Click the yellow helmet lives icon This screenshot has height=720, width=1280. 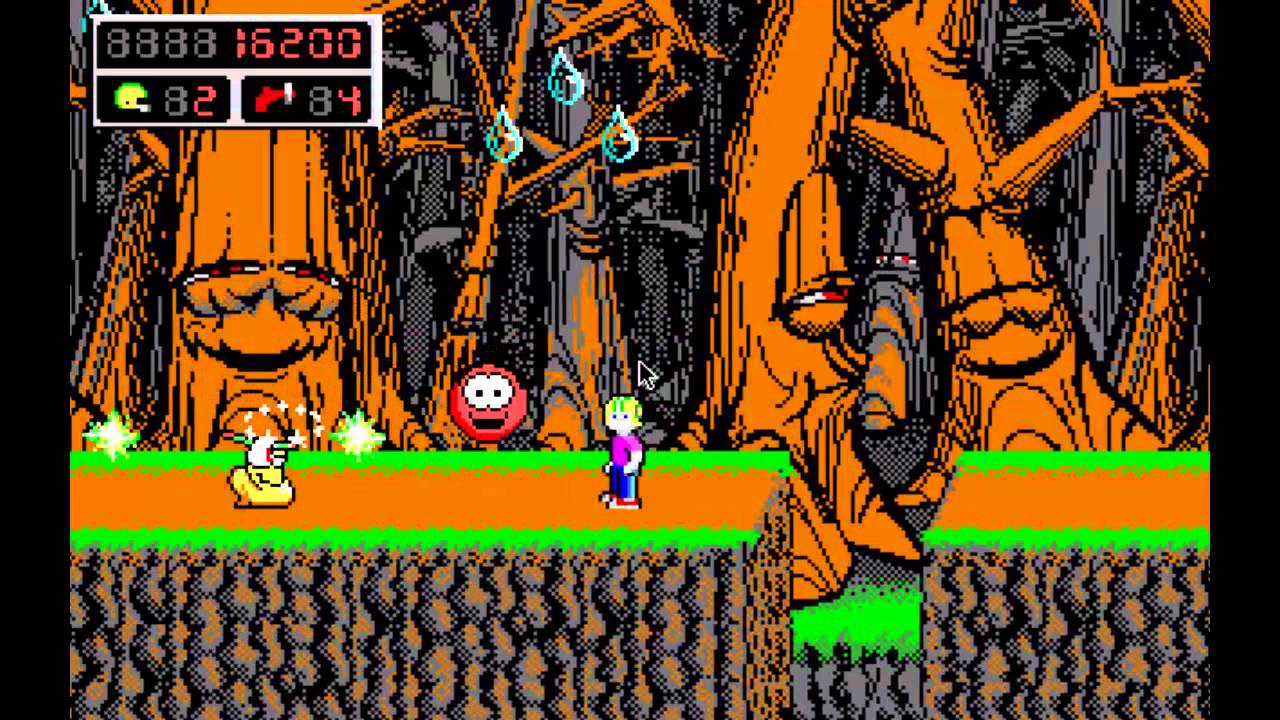[x=131, y=100]
